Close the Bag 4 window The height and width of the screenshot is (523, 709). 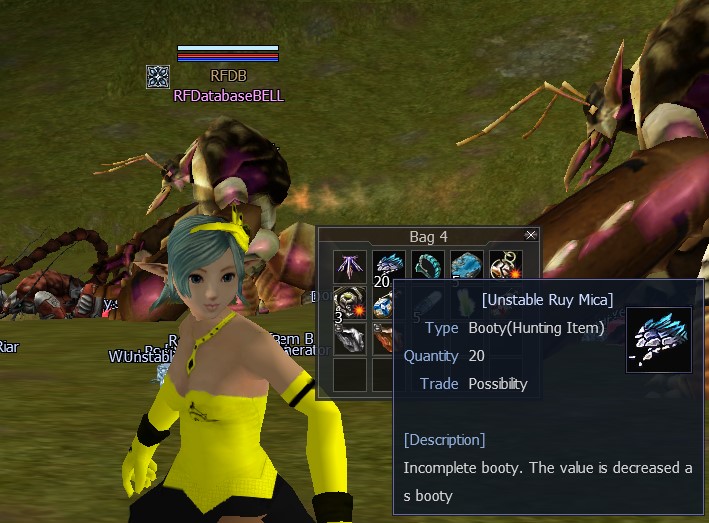click(x=531, y=235)
